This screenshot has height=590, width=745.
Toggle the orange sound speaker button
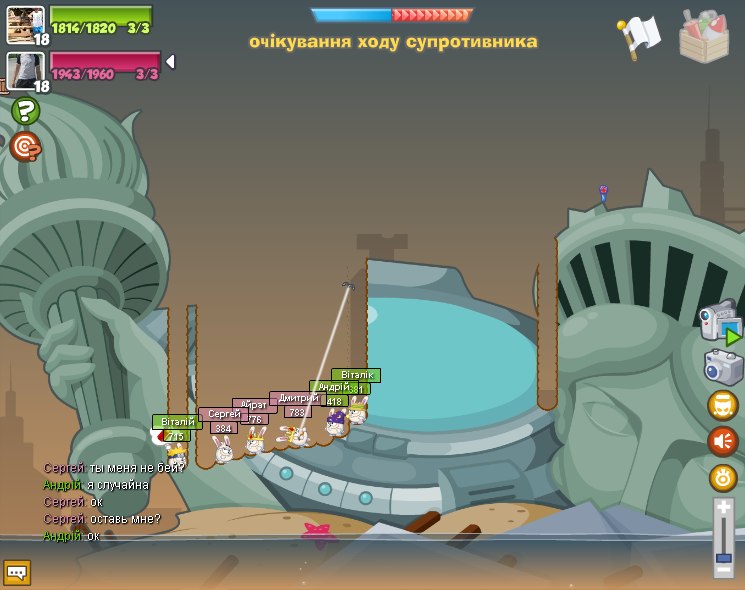pos(723,441)
